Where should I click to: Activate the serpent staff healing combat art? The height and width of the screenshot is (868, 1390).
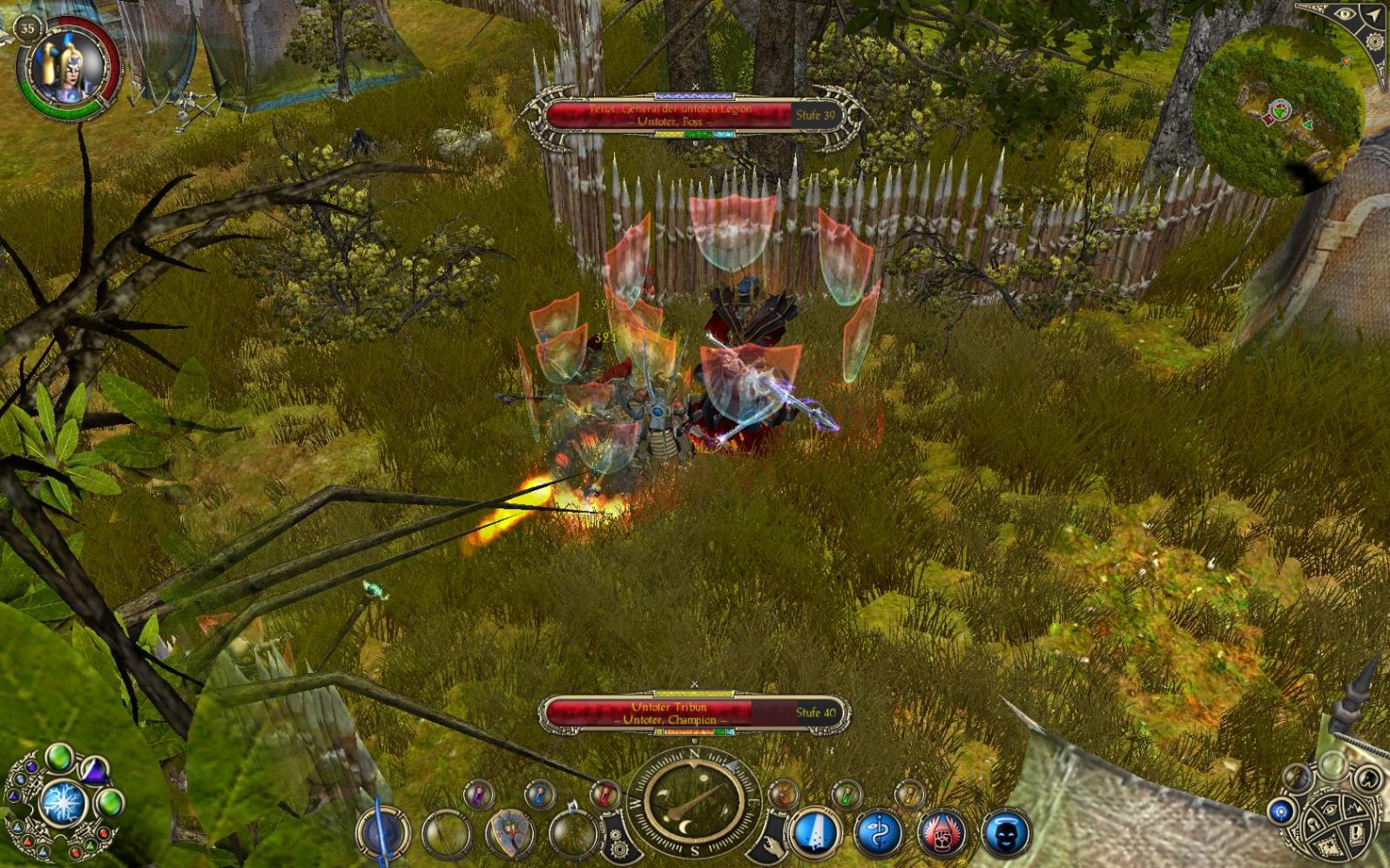coord(879,833)
